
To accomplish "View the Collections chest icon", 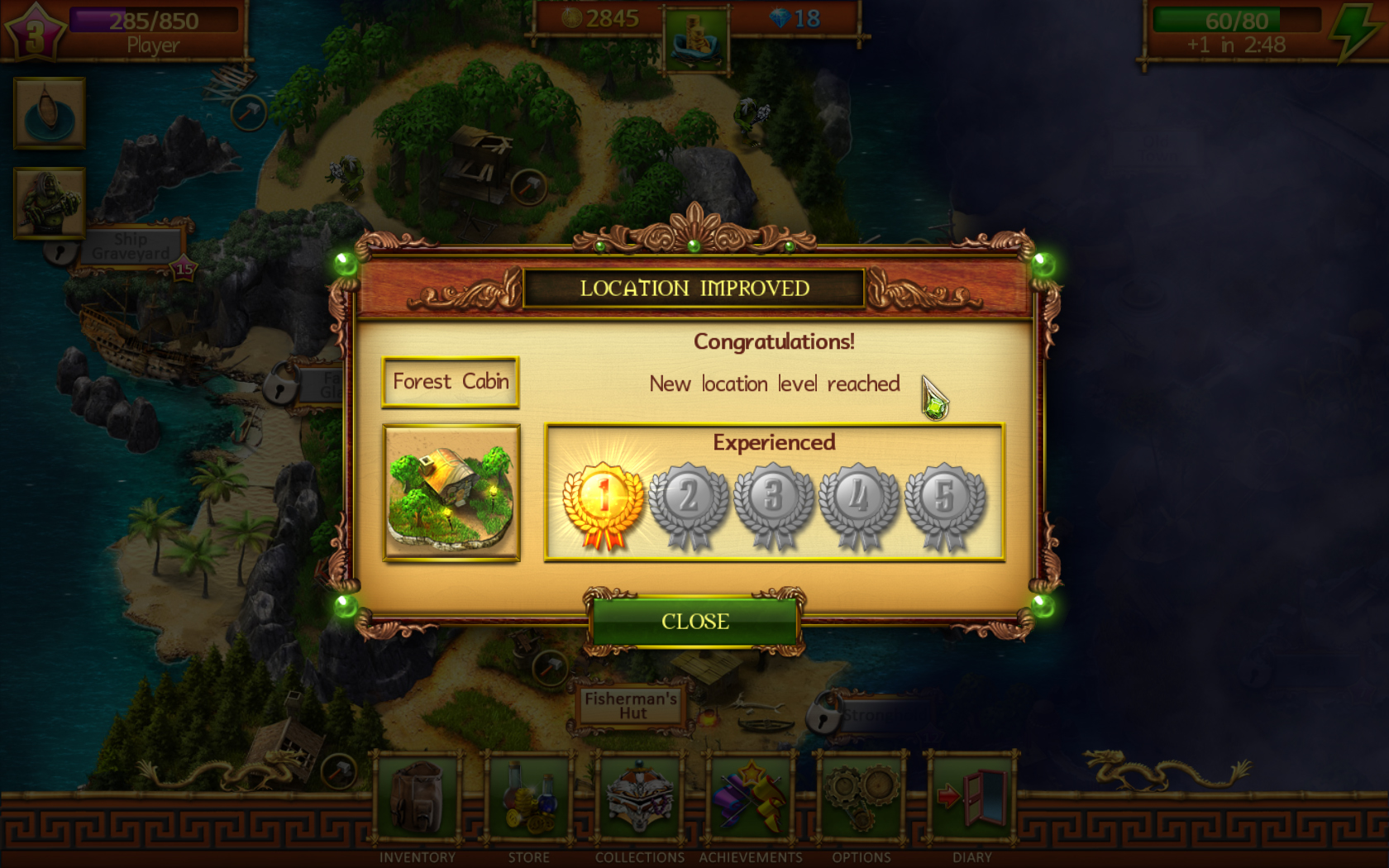I will pyautogui.click(x=639, y=798).
